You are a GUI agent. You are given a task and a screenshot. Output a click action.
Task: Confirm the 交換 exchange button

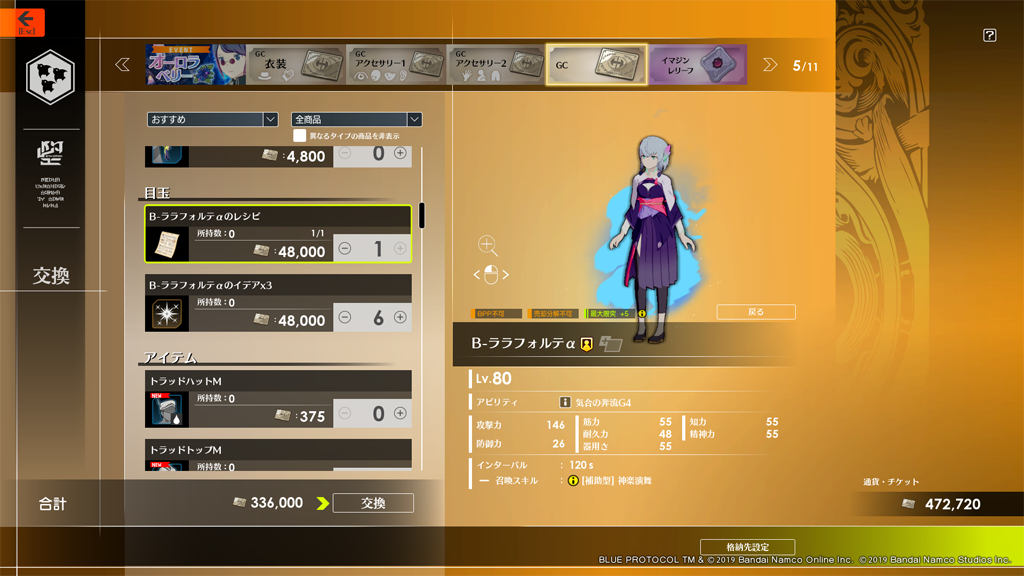tap(373, 503)
